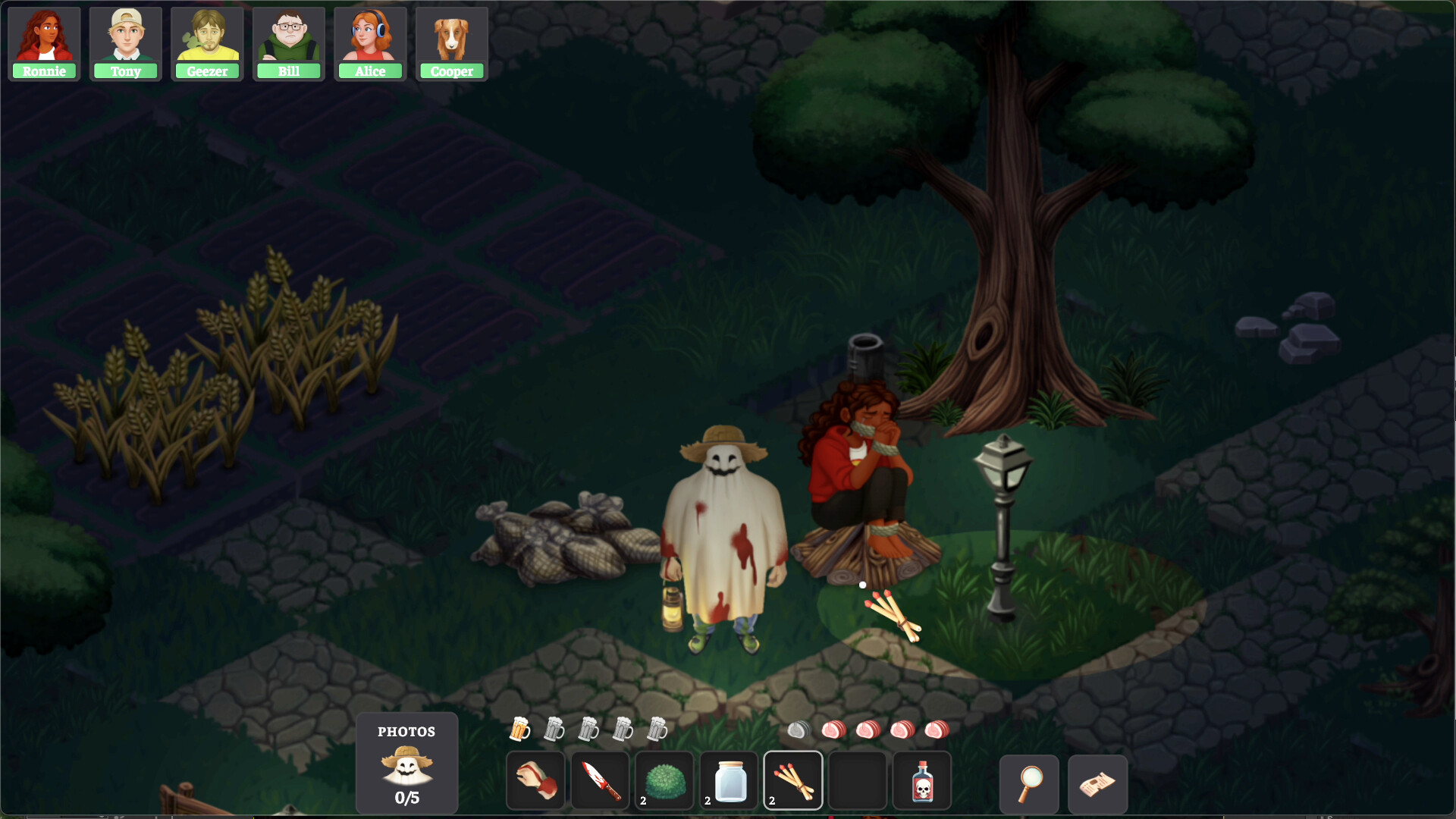Select the green bush item slot
This screenshot has width=1456, height=819.
(x=665, y=781)
